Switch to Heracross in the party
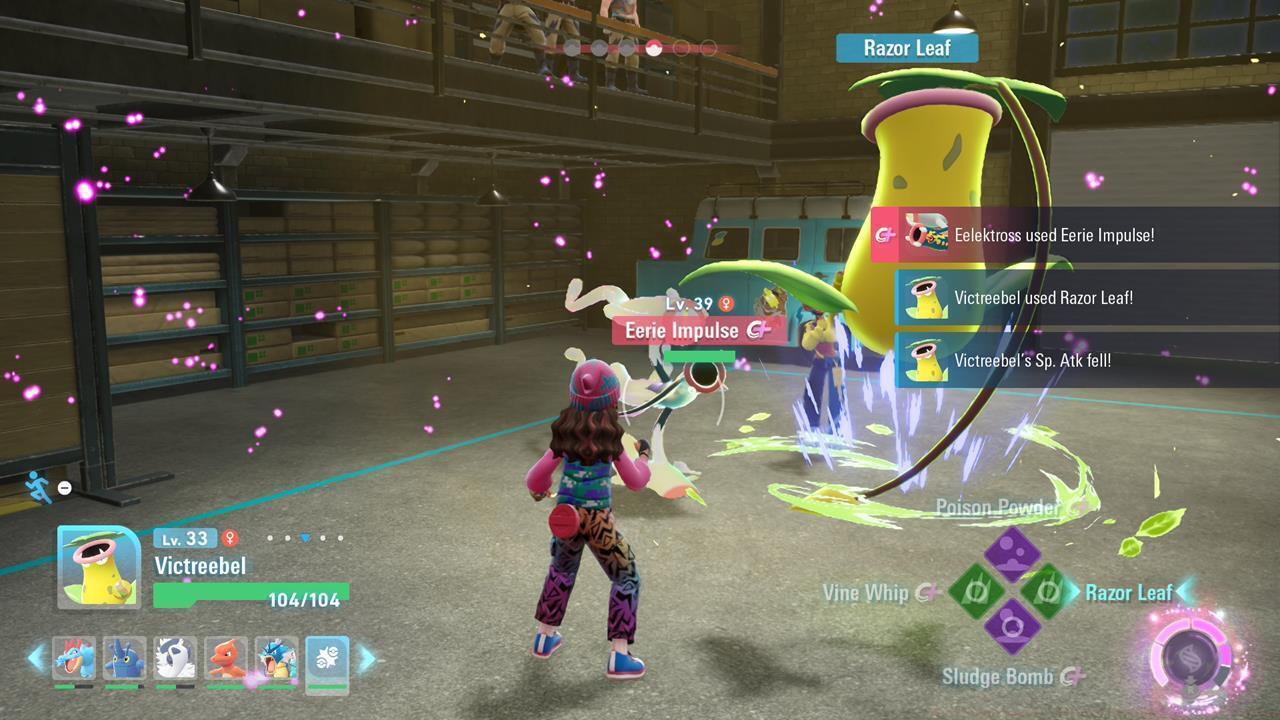 point(124,657)
